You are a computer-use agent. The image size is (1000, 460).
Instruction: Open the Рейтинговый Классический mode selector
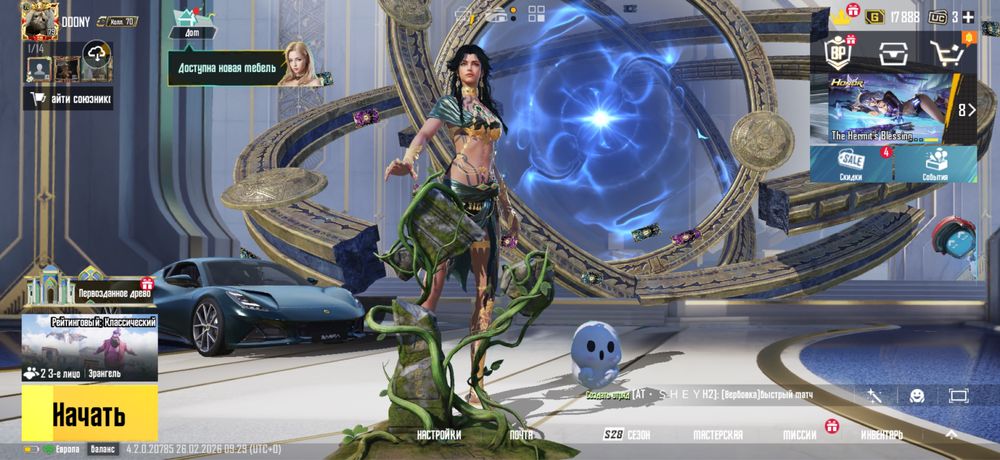tap(90, 347)
